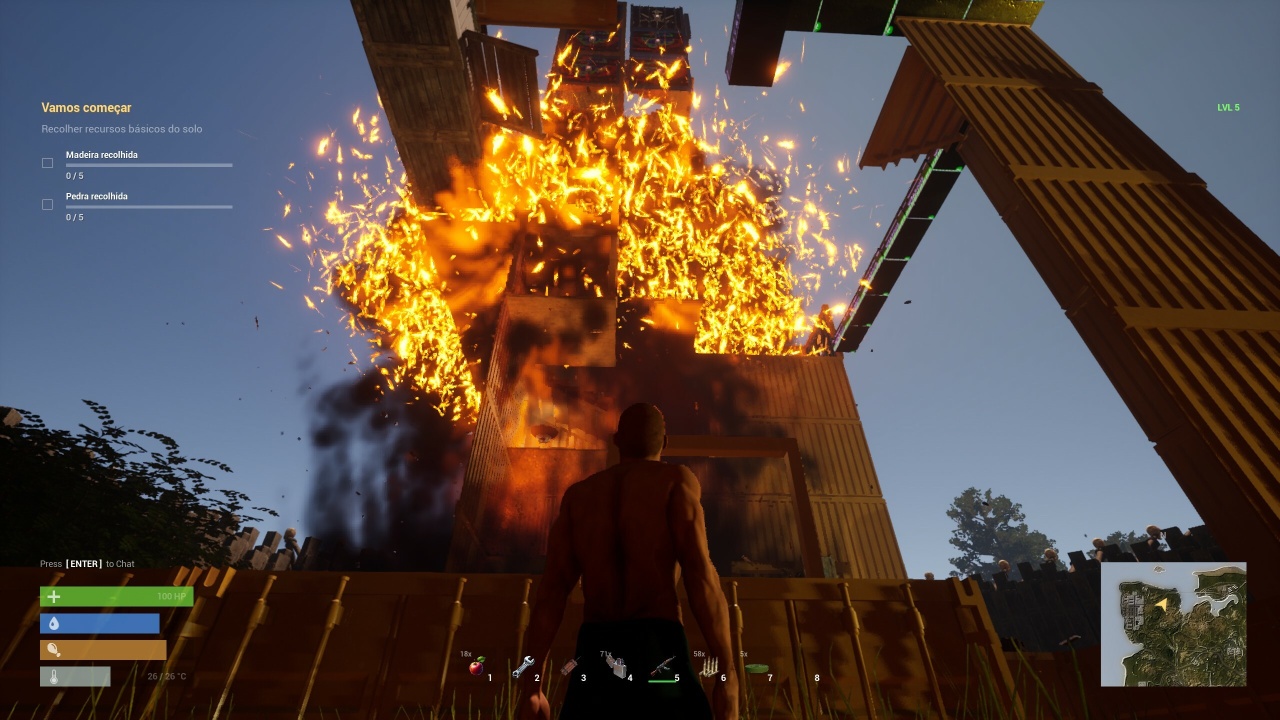Equip the wrench from the hotbar
This screenshot has height=720, width=1280.
pyautogui.click(x=523, y=667)
